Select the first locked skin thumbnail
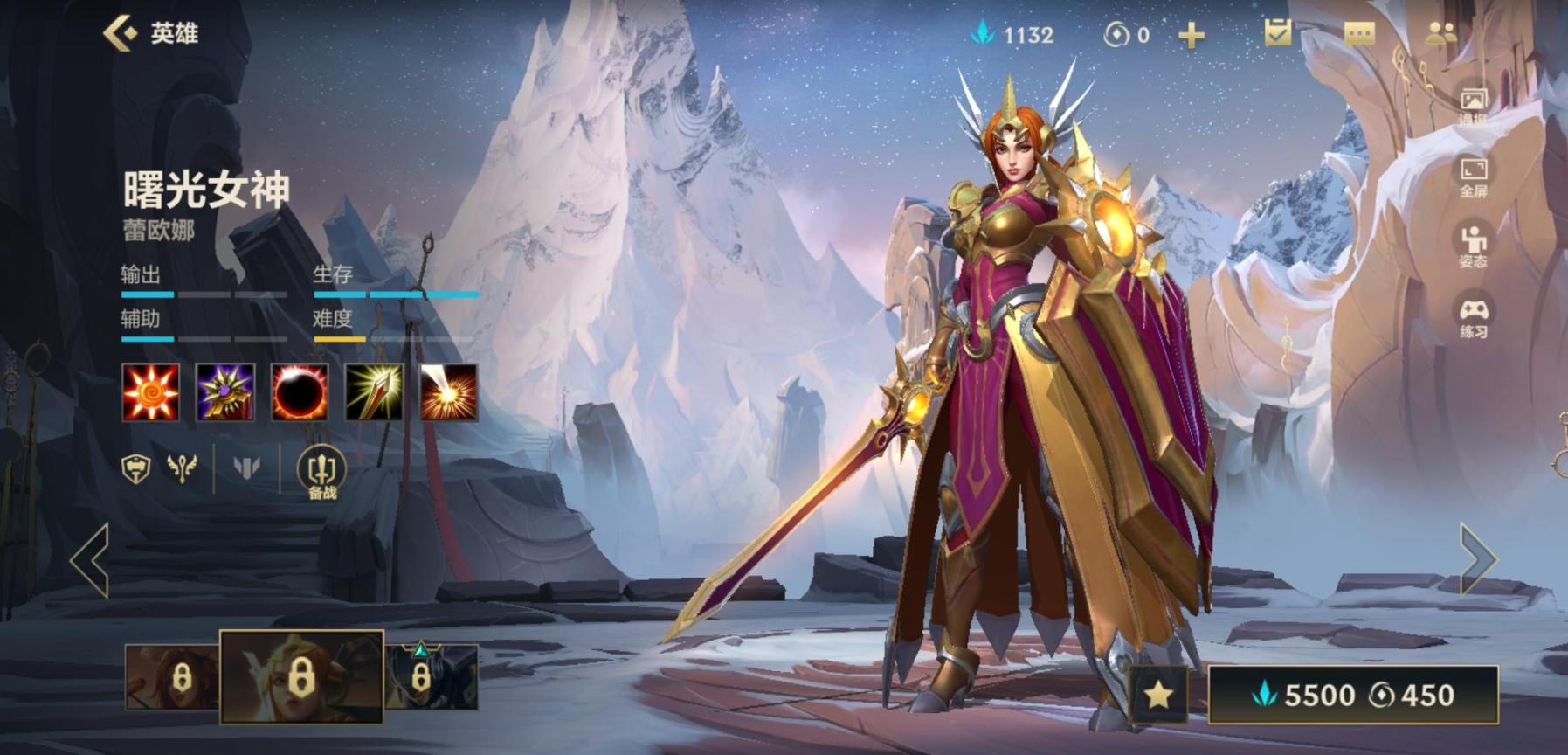Viewport: 1568px width, 755px height. pyautogui.click(x=172, y=676)
